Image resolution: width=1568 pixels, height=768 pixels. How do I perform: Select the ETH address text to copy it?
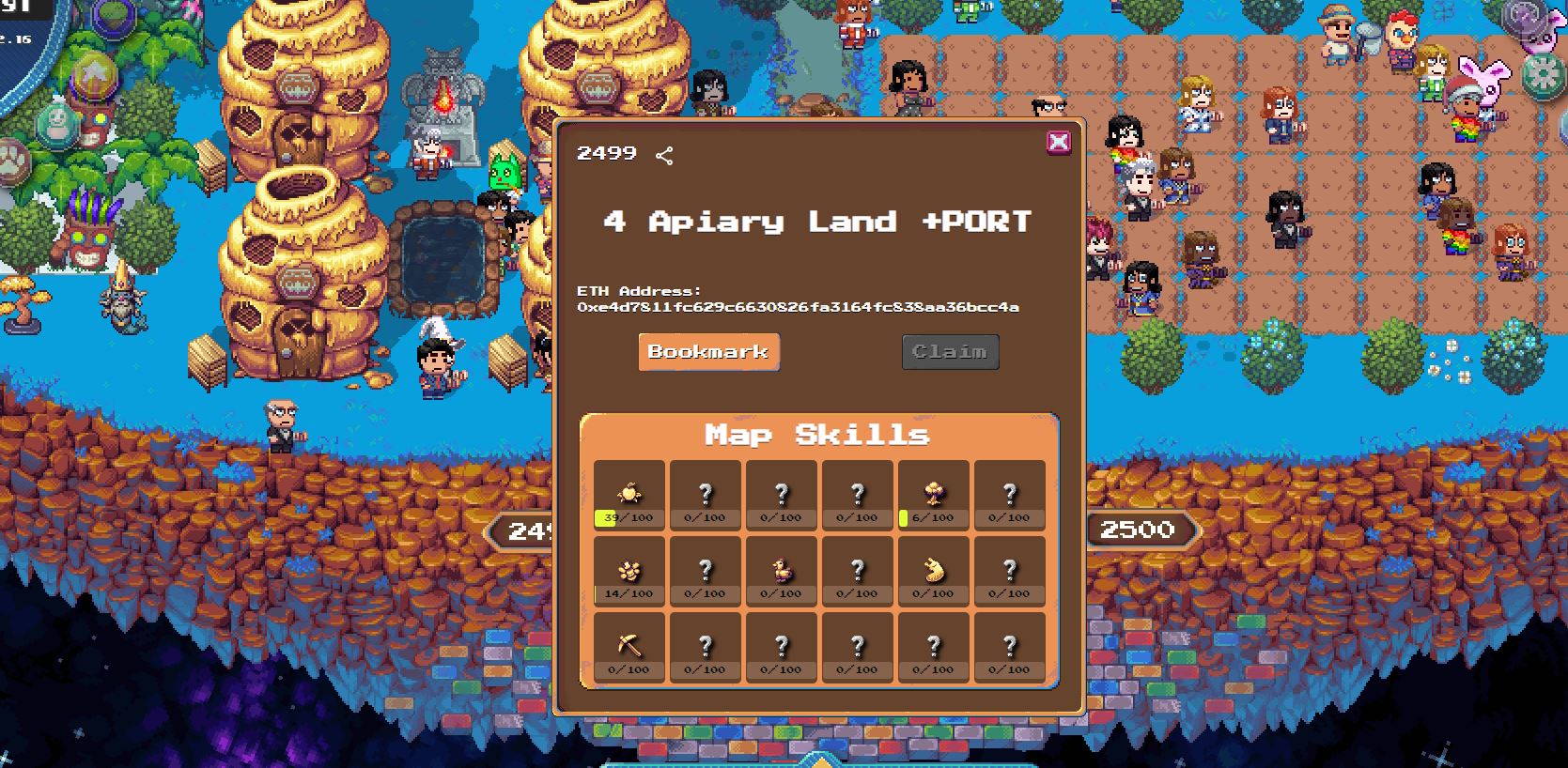point(799,309)
